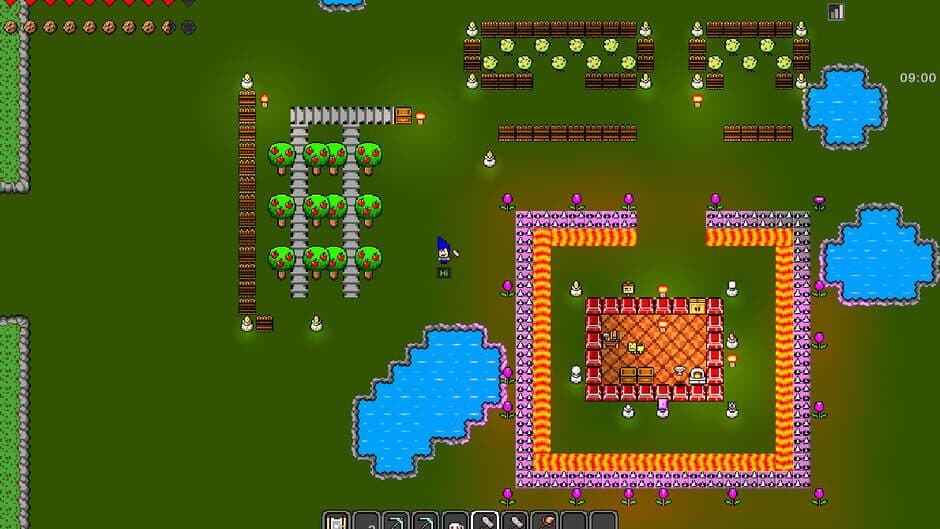Select the white skull-like item hotbar slot
This screenshot has height=529, width=940.
click(x=455, y=521)
